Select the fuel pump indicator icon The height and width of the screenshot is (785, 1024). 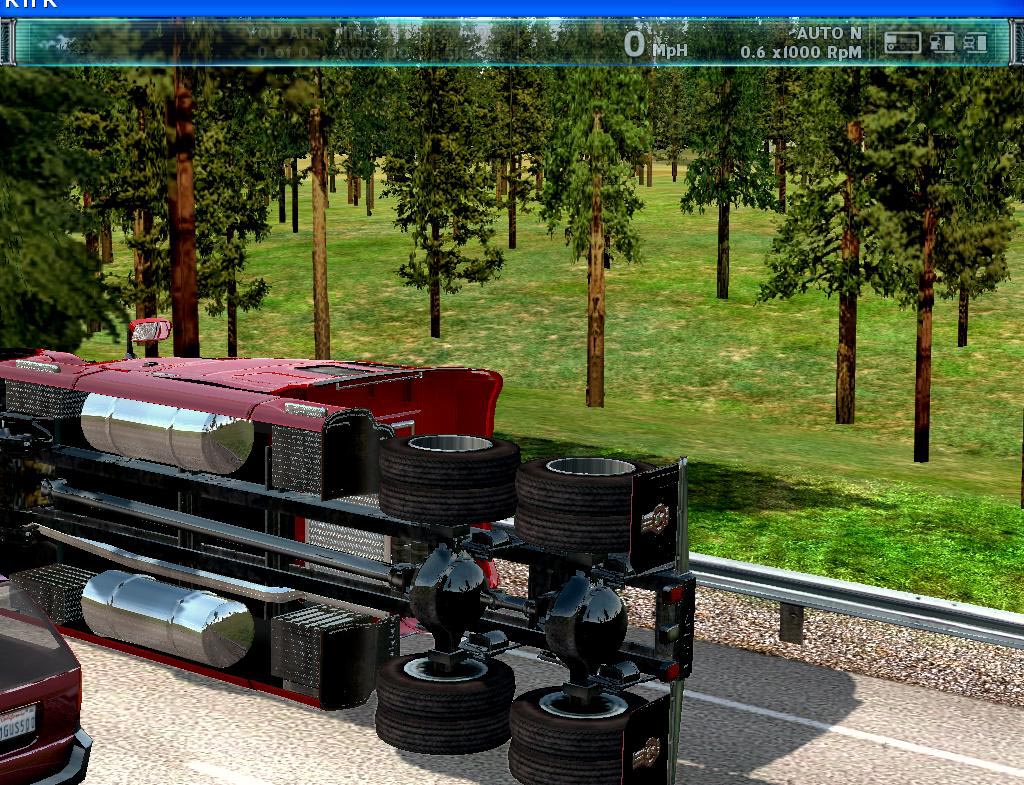point(942,42)
